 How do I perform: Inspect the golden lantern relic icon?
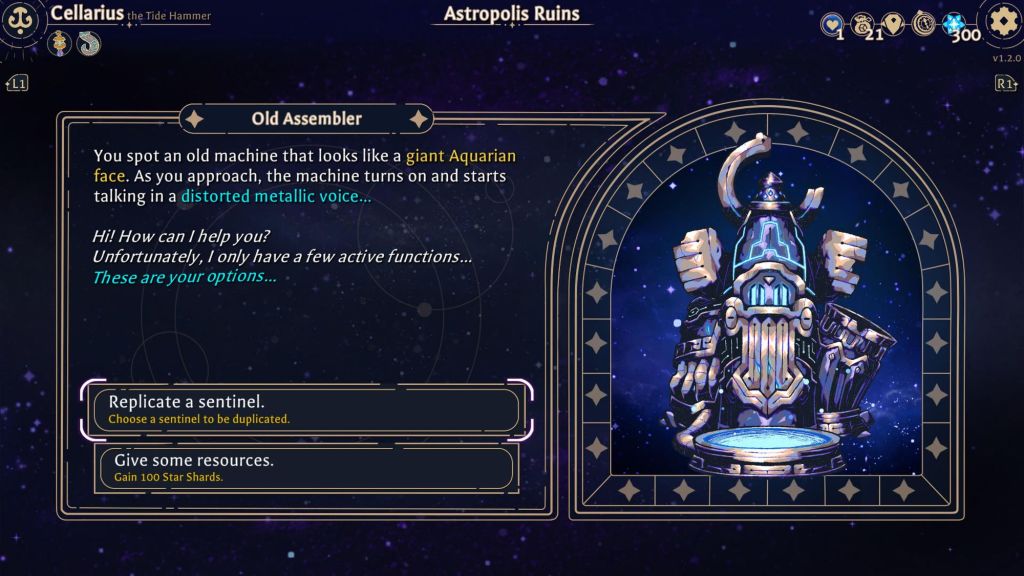60,43
